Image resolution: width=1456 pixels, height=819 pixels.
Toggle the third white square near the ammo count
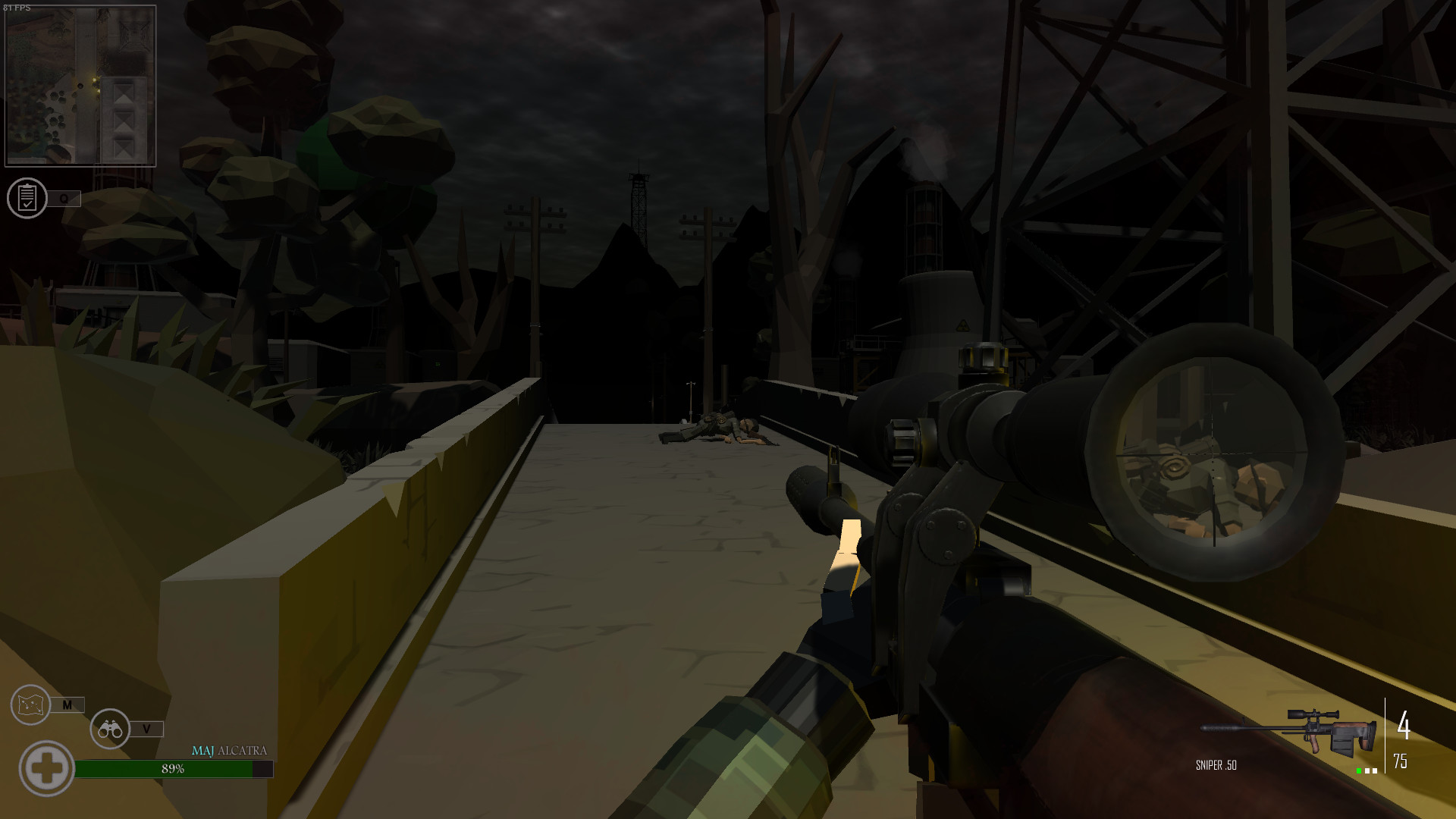pos(1376,770)
